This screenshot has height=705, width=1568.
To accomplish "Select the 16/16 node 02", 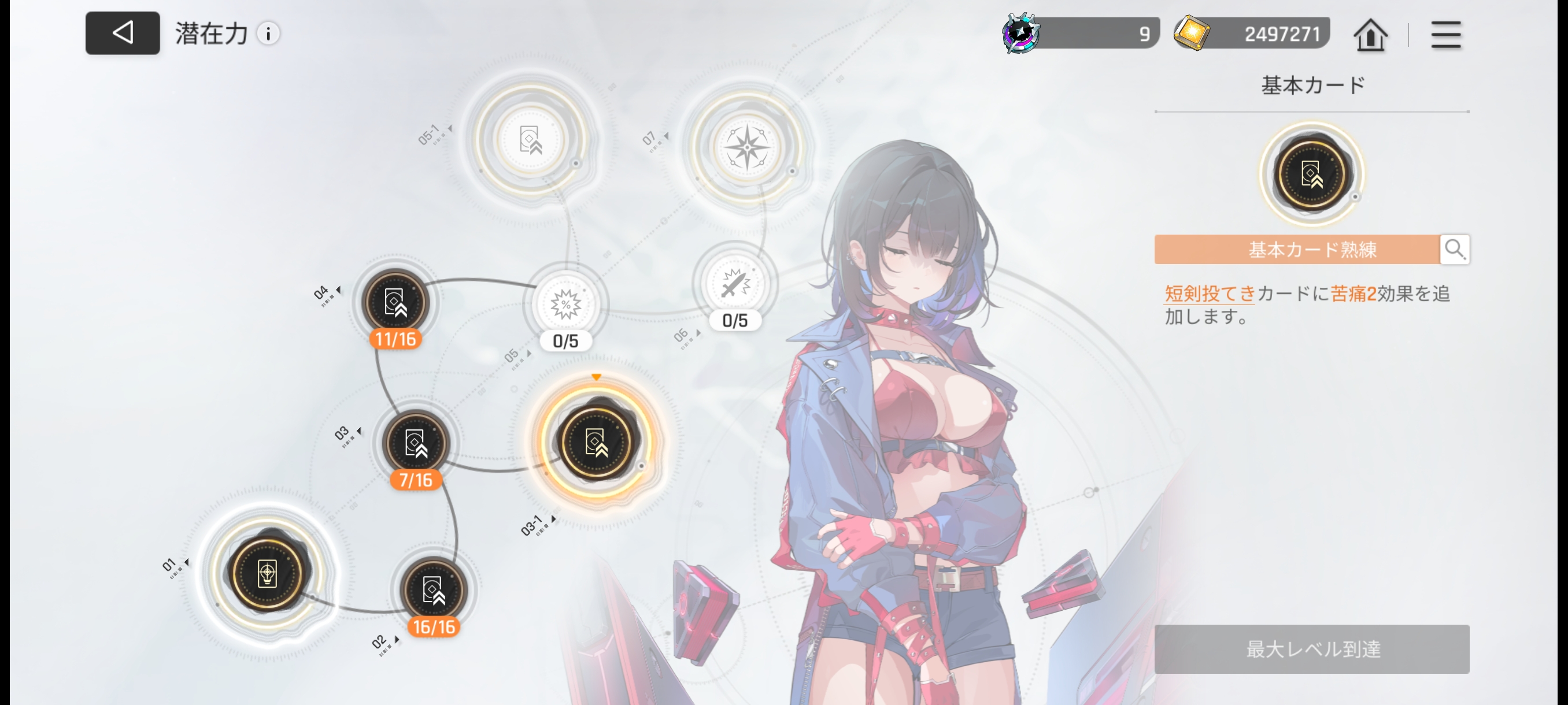I will tap(433, 590).
